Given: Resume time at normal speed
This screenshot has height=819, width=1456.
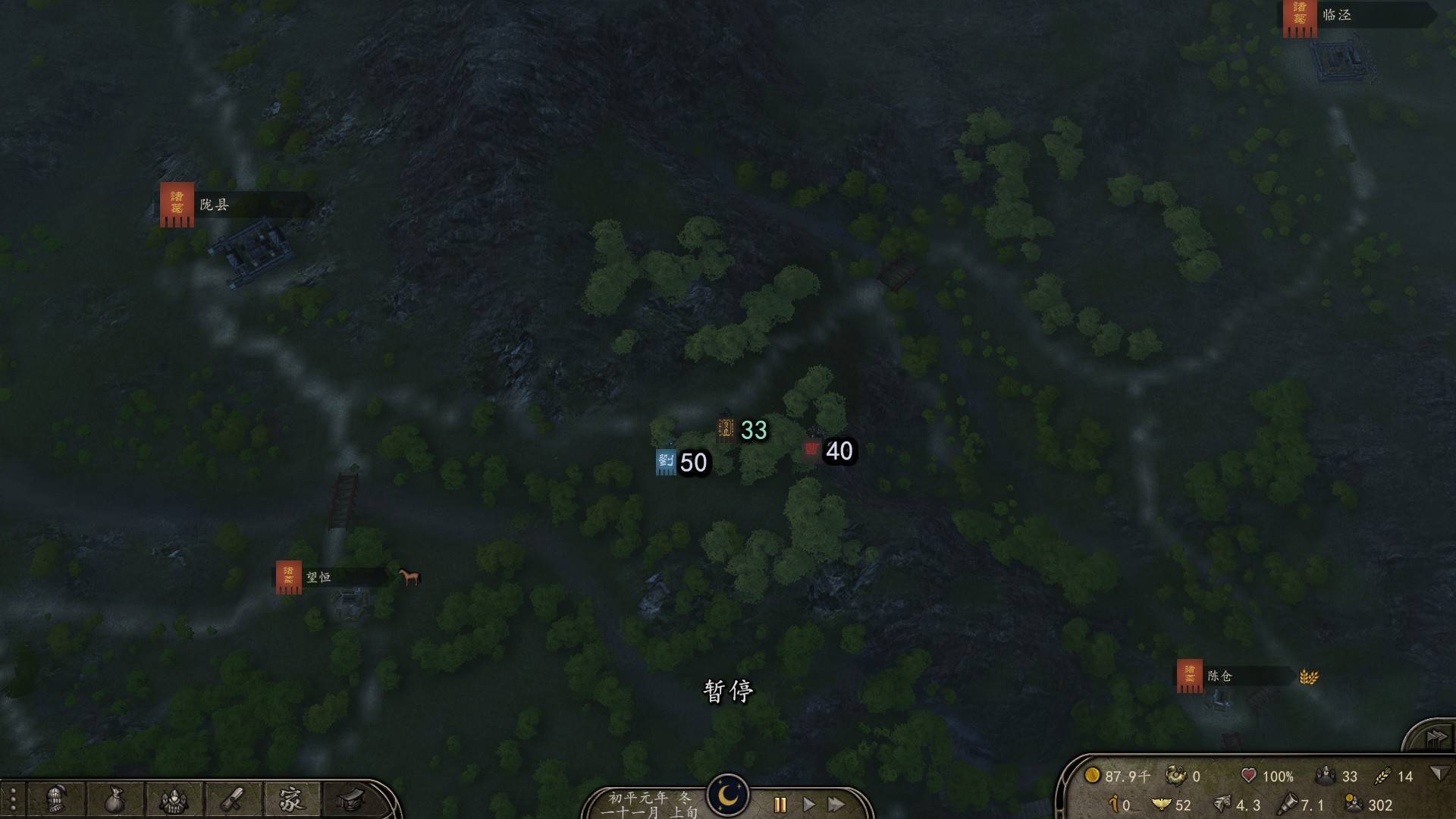Looking at the screenshot, I should 808,805.
